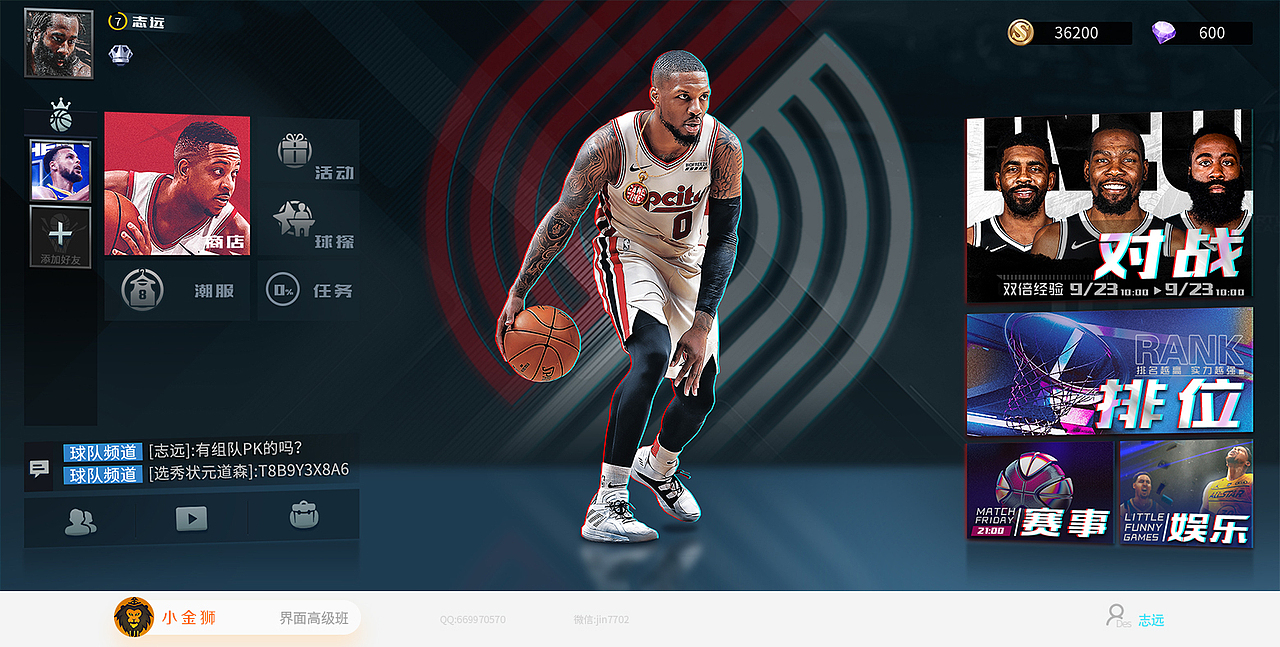Click the purple diamond currency icon
The image size is (1280, 647).
point(1163,33)
